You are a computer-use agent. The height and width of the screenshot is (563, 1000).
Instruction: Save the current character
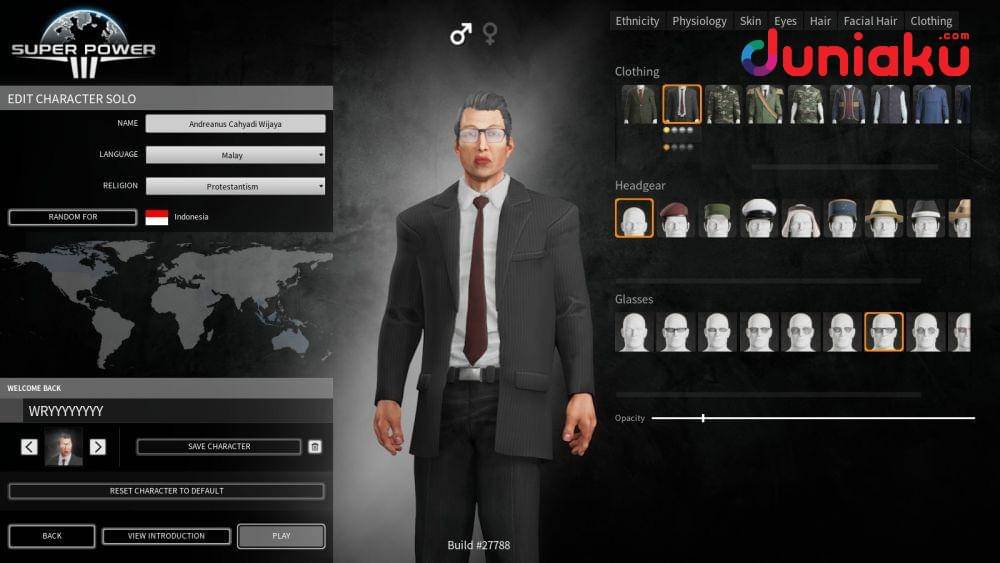tap(219, 447)
